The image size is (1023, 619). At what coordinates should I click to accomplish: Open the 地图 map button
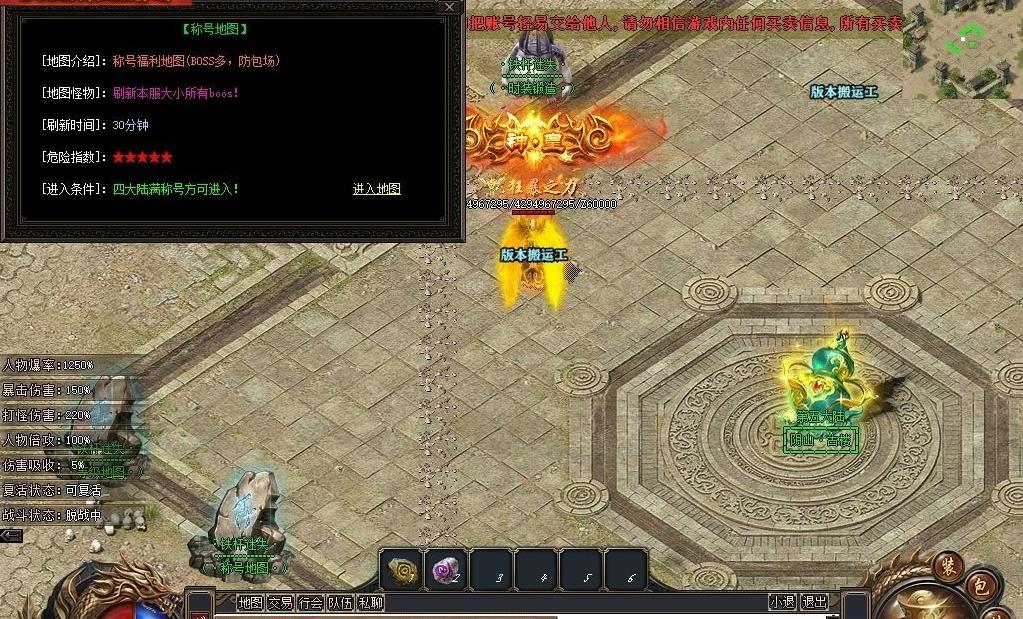click(250, 602)
